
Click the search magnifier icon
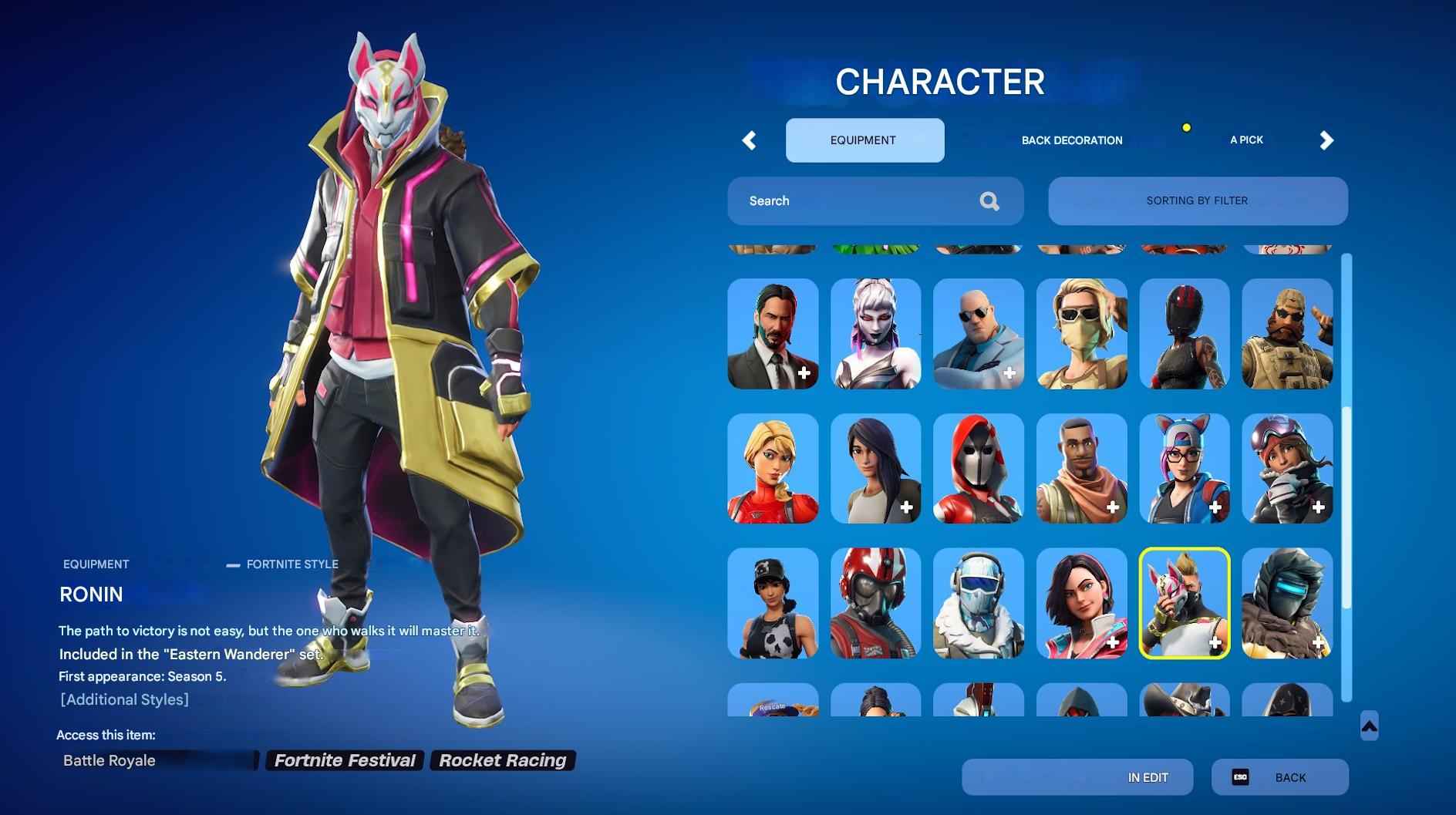pyautogui.click(x=989, y=200)
